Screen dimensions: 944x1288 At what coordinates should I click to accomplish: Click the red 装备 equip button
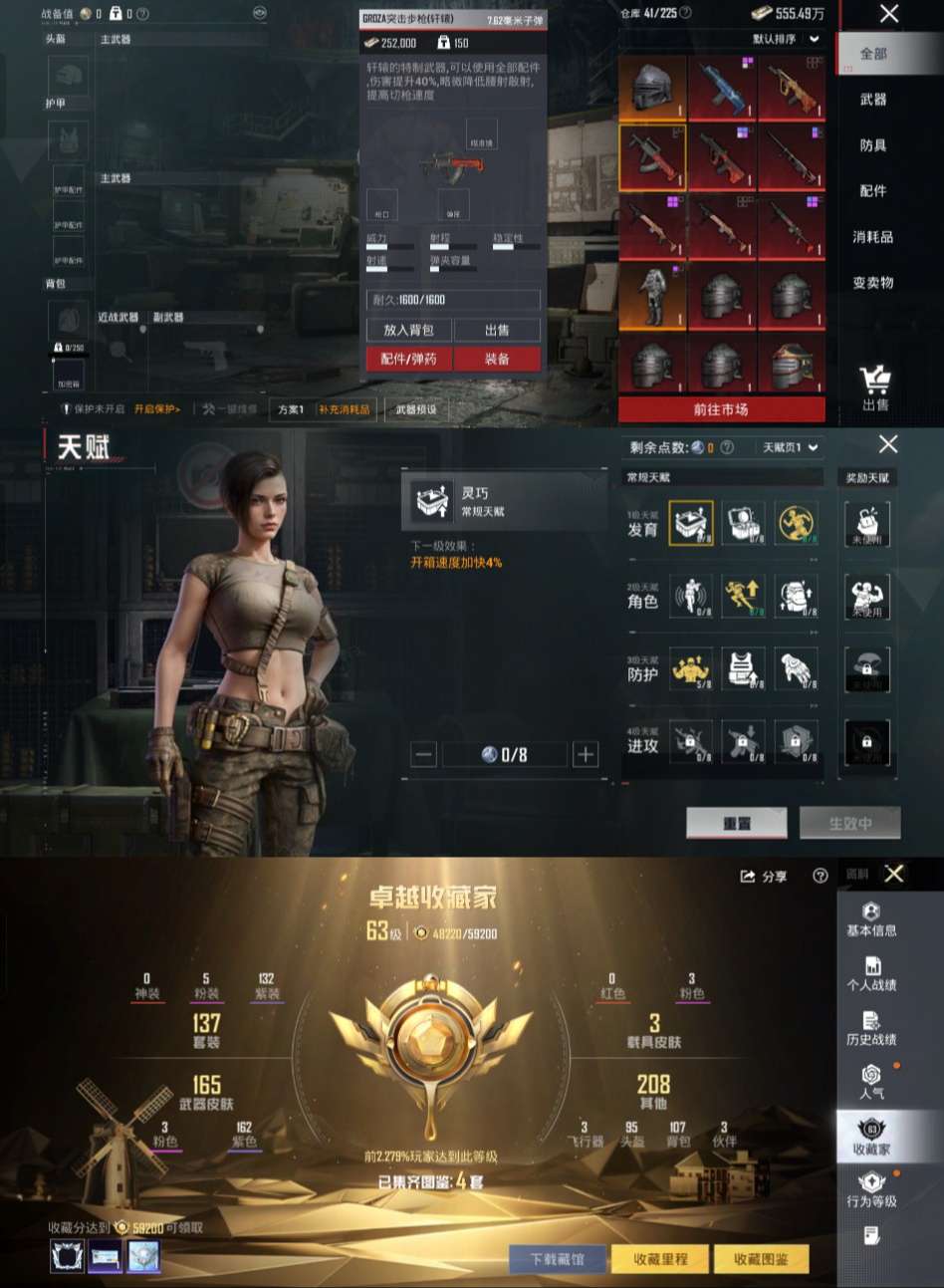coord(497,359)
